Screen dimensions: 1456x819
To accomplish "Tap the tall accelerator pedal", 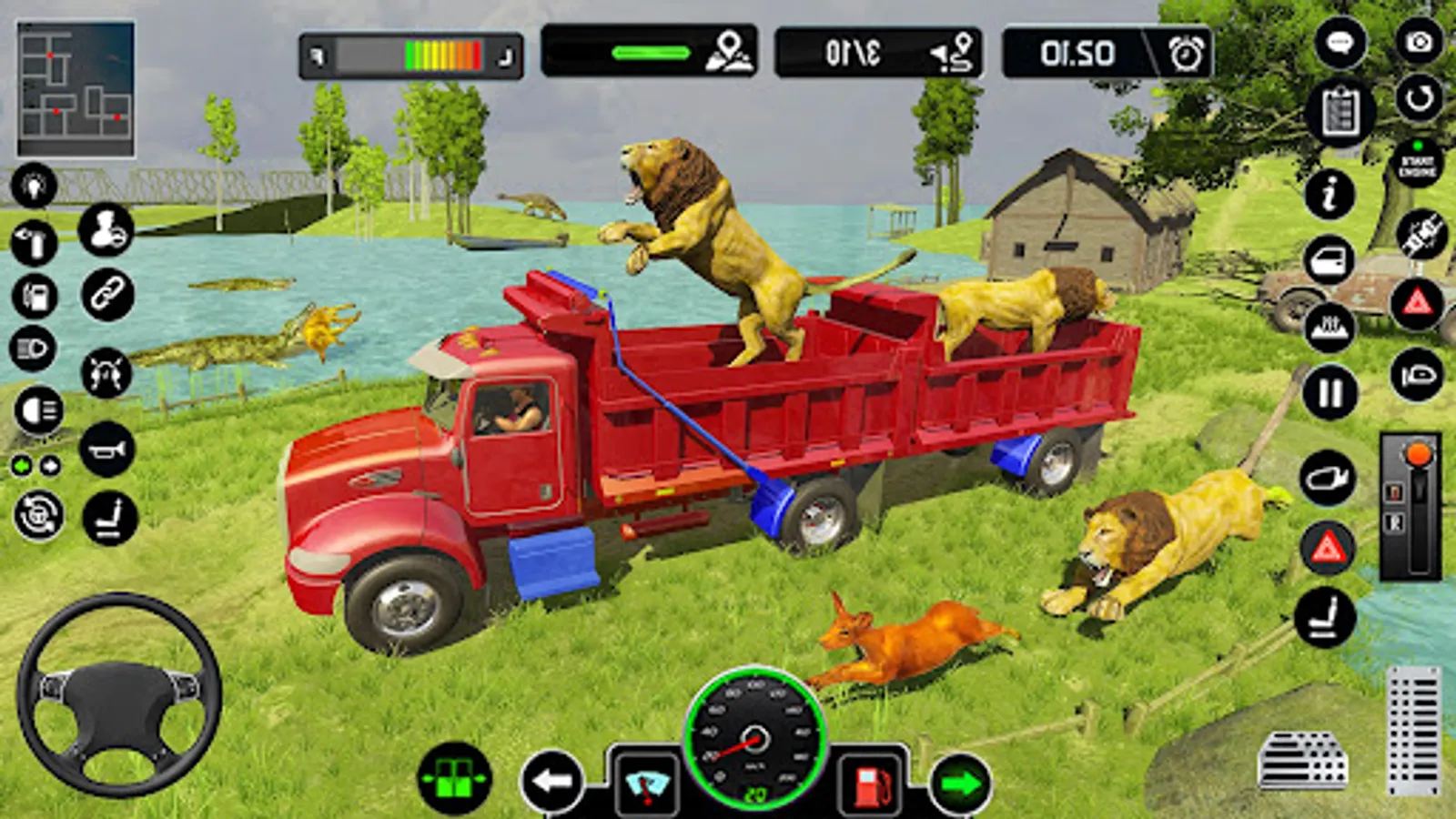I will [1413, 731].
